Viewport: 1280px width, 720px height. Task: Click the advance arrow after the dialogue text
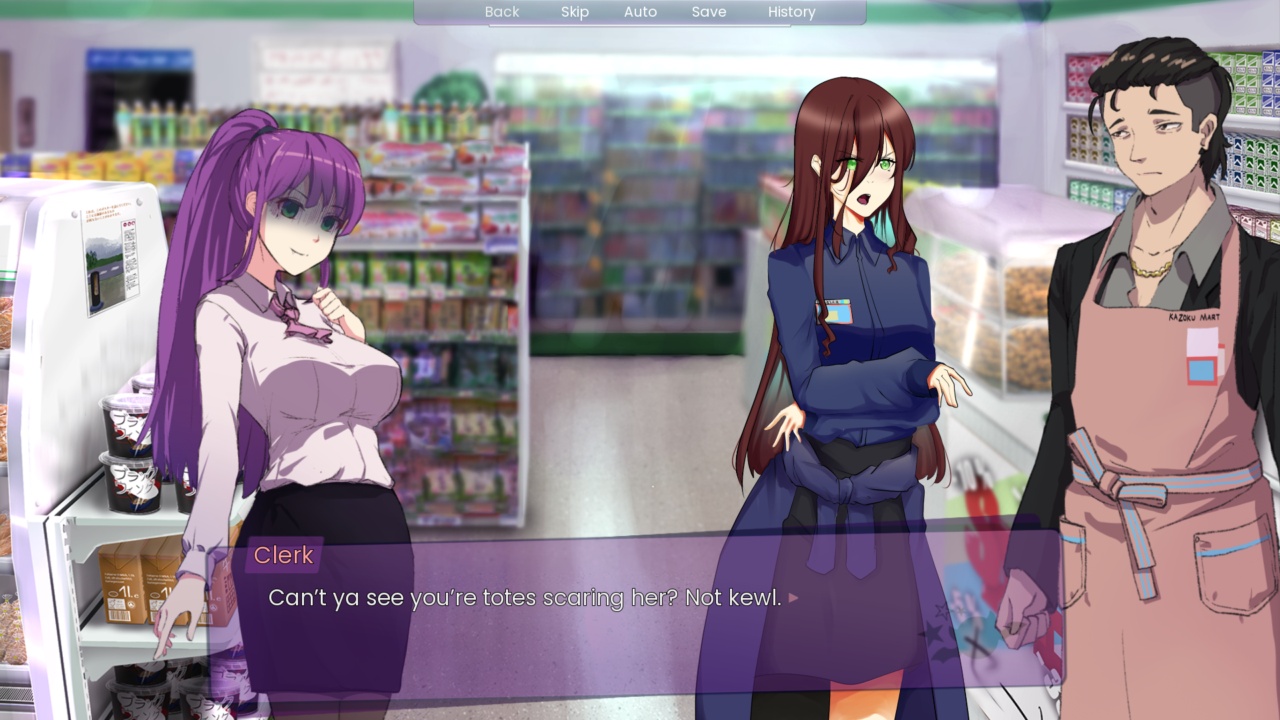pyautogui.click(x=791, y=597)
